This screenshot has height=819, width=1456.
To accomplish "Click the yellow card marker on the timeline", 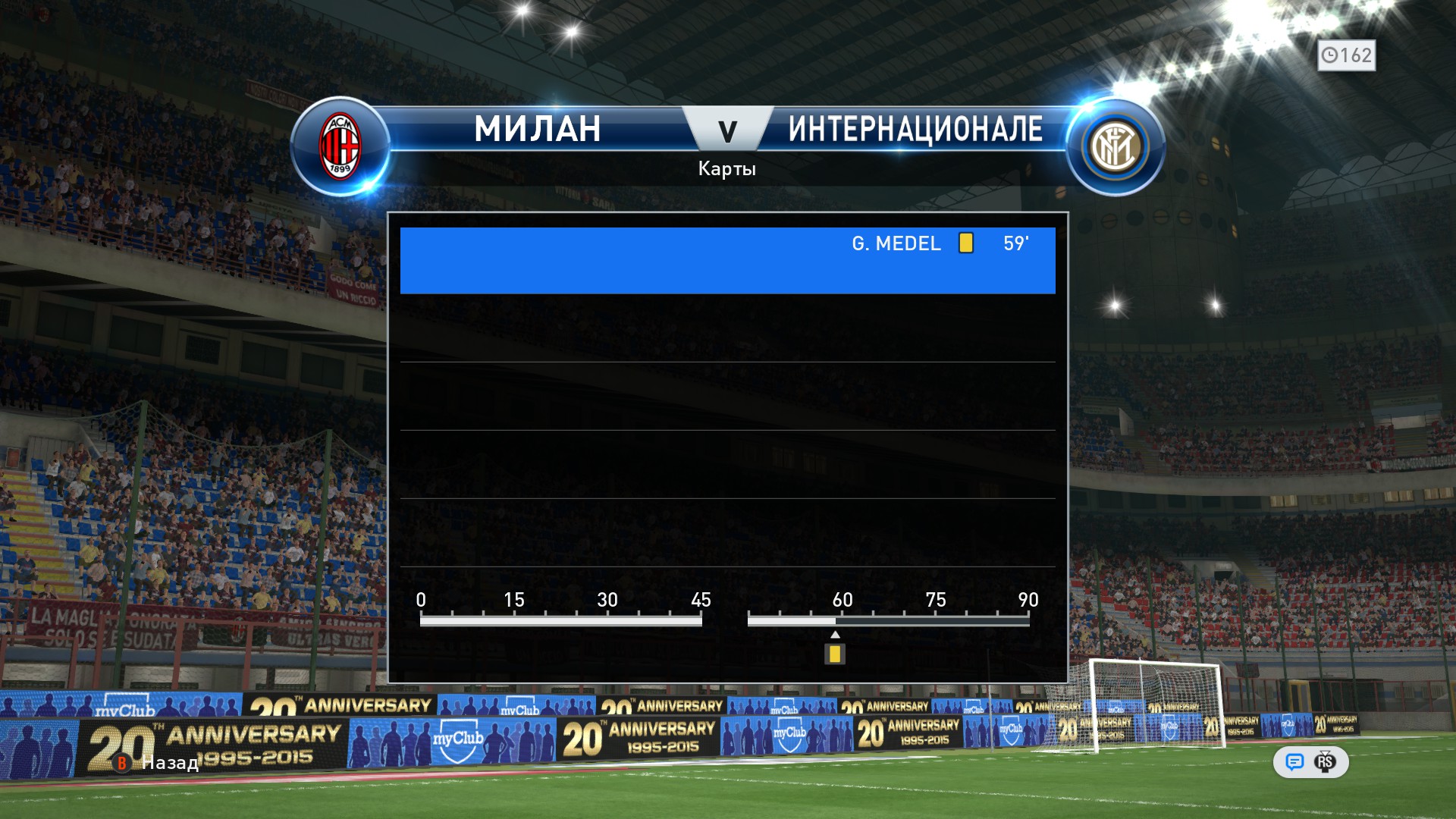I will (835, 654).
